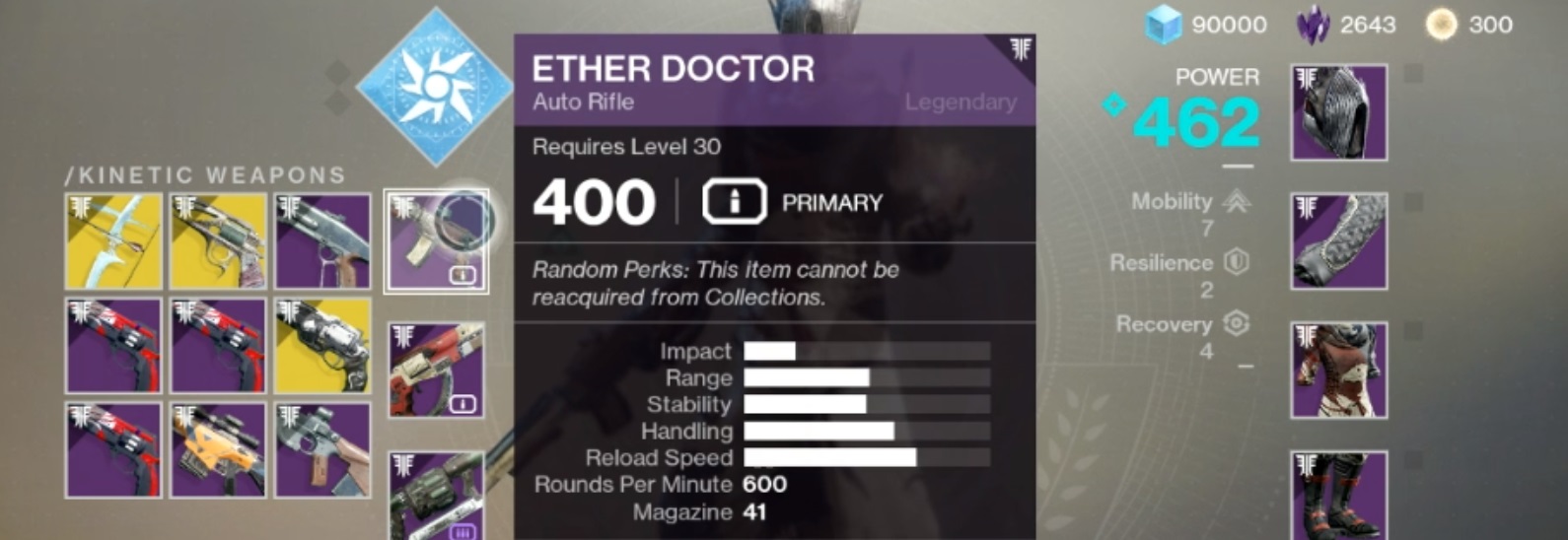
Task: Inspect the equipped helmet armor slot
Action: pyautogui.click(x=1339, y=112)
